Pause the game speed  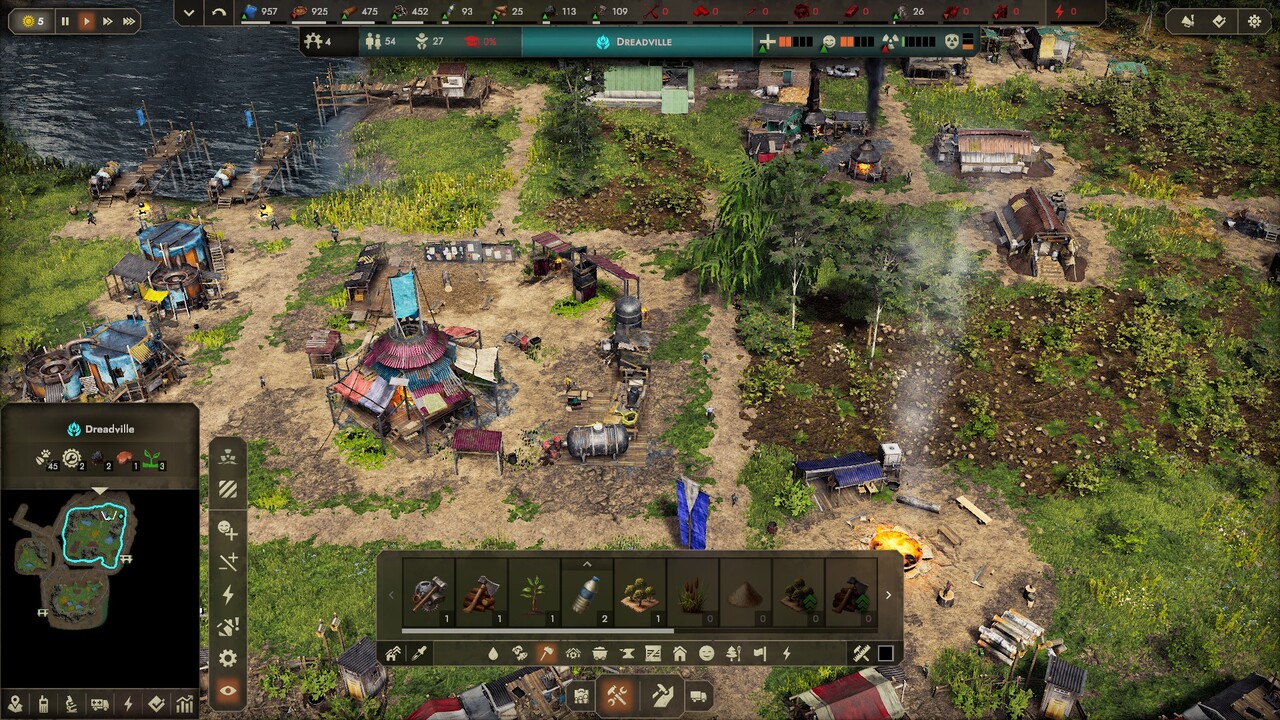point(65,21)
